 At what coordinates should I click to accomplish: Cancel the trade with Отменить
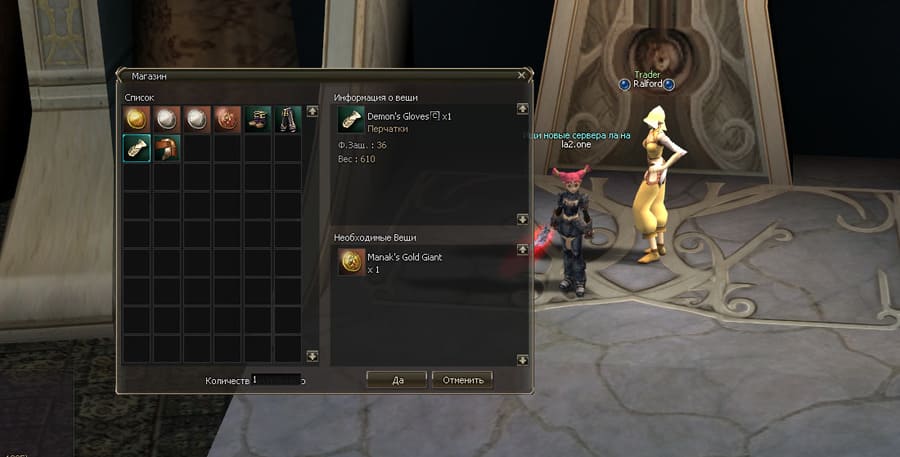pyautogui.click(x=462, y=380)
